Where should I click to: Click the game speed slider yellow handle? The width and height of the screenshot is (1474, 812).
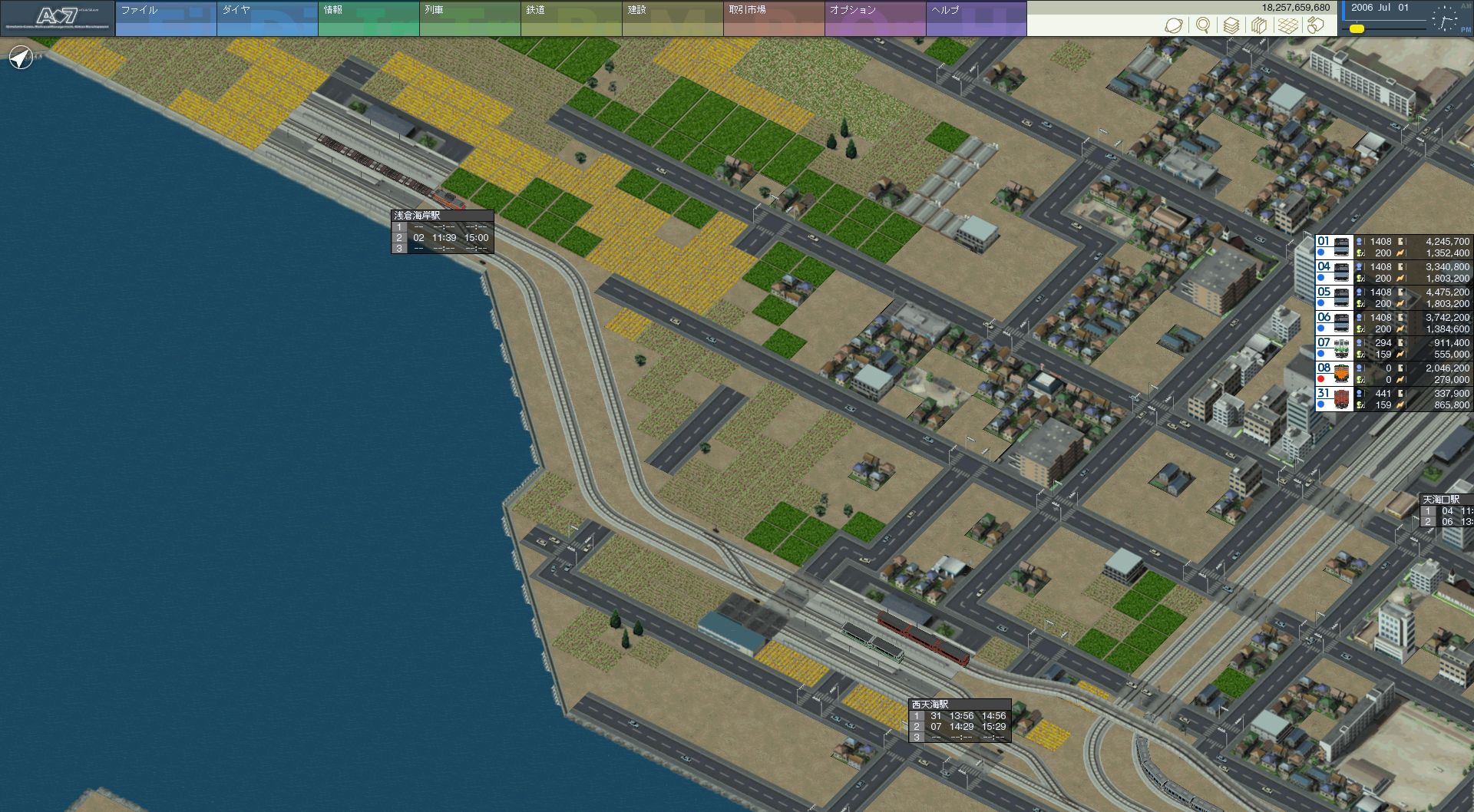pyautogui.click(x=1357, y=28)
